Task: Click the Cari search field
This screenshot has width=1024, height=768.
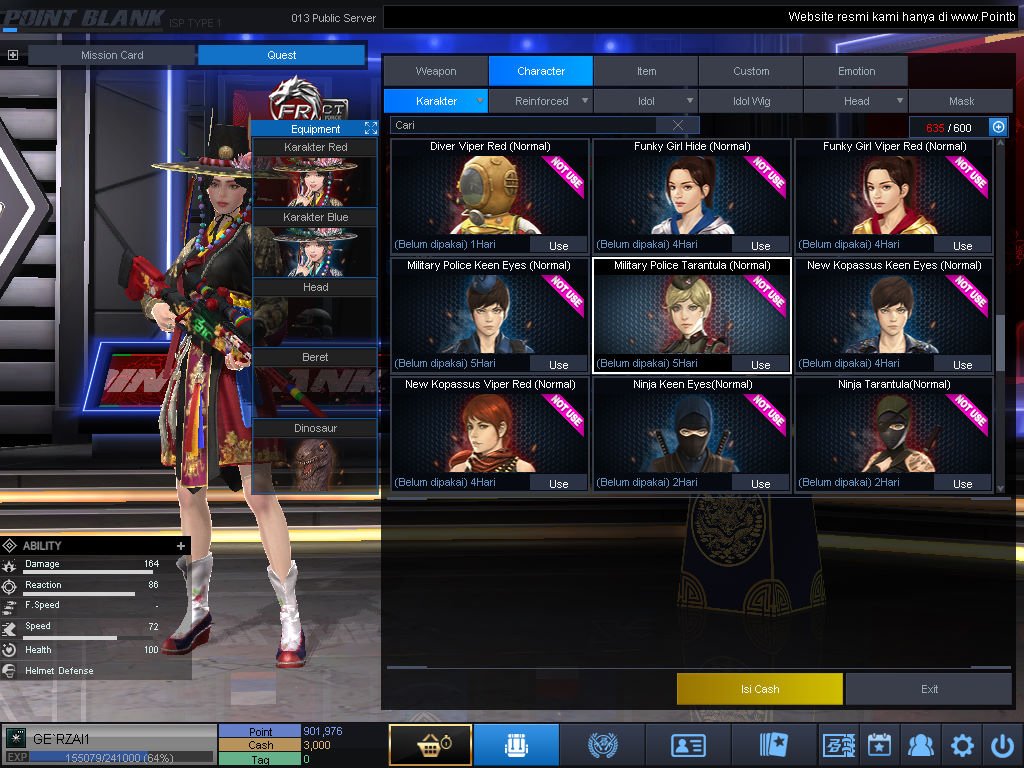Action: (525, 125)
